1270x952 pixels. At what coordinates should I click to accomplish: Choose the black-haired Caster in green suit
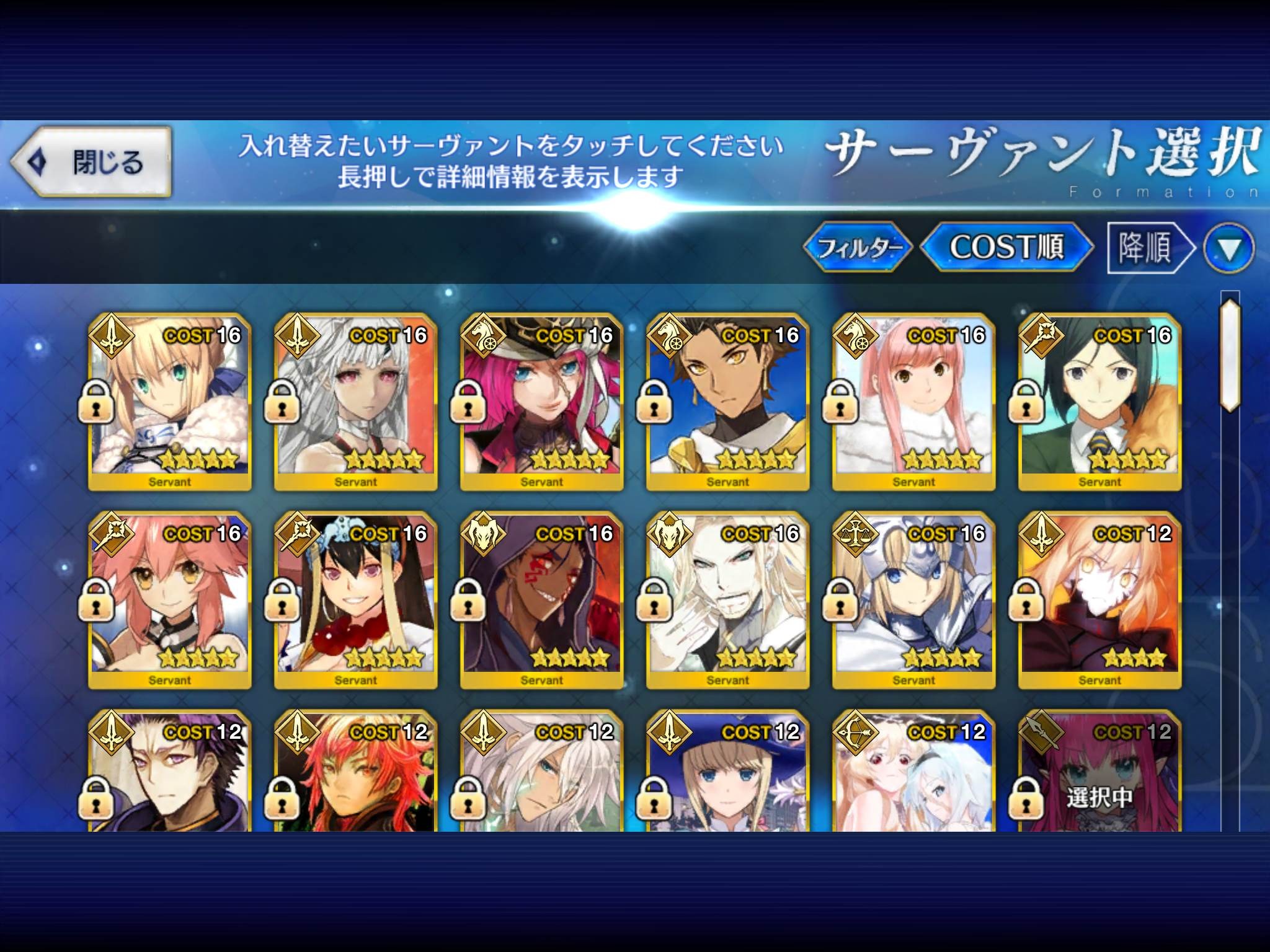1099,402
